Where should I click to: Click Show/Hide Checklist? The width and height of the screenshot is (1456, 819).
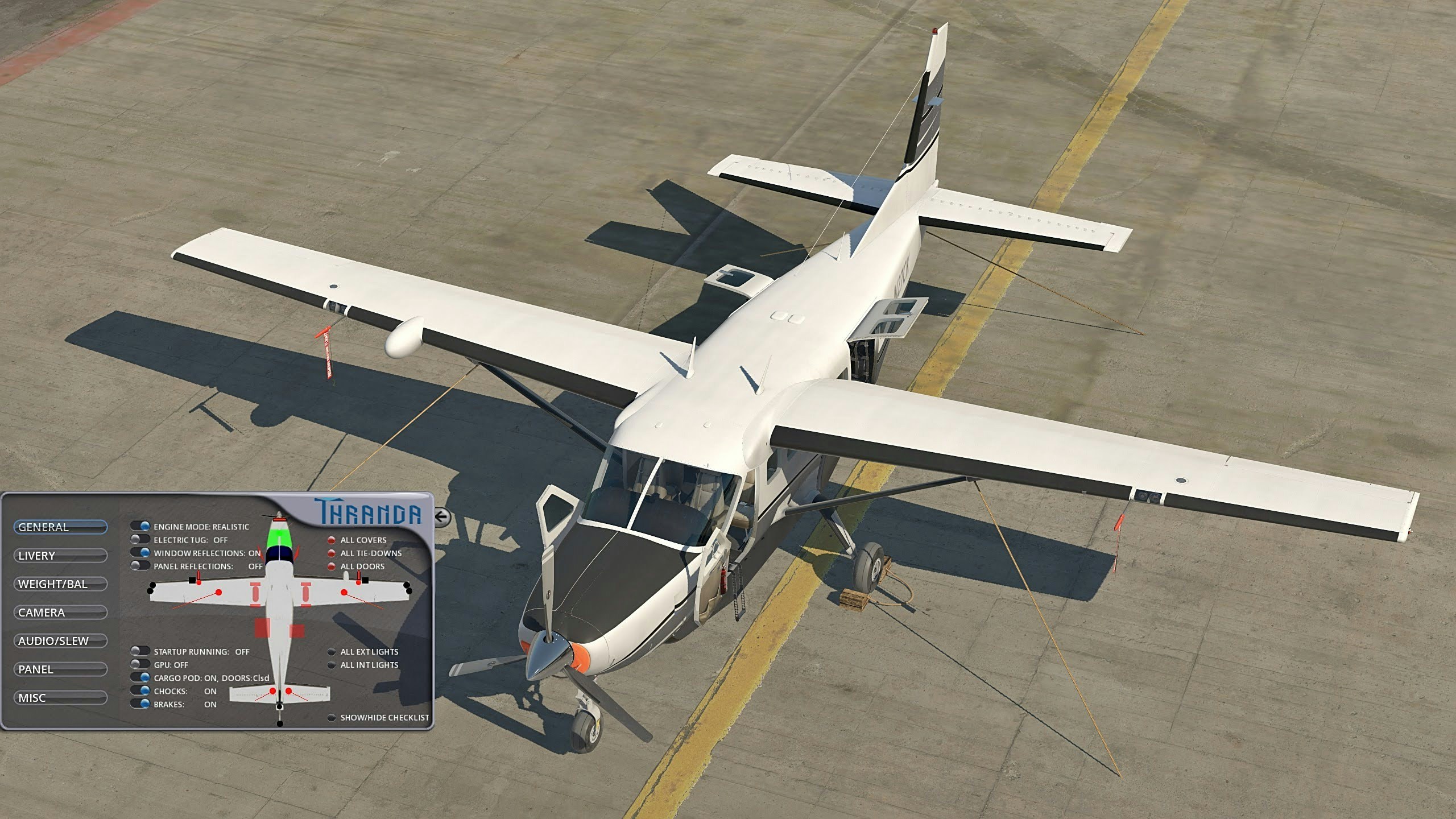[x=331, y=718]
